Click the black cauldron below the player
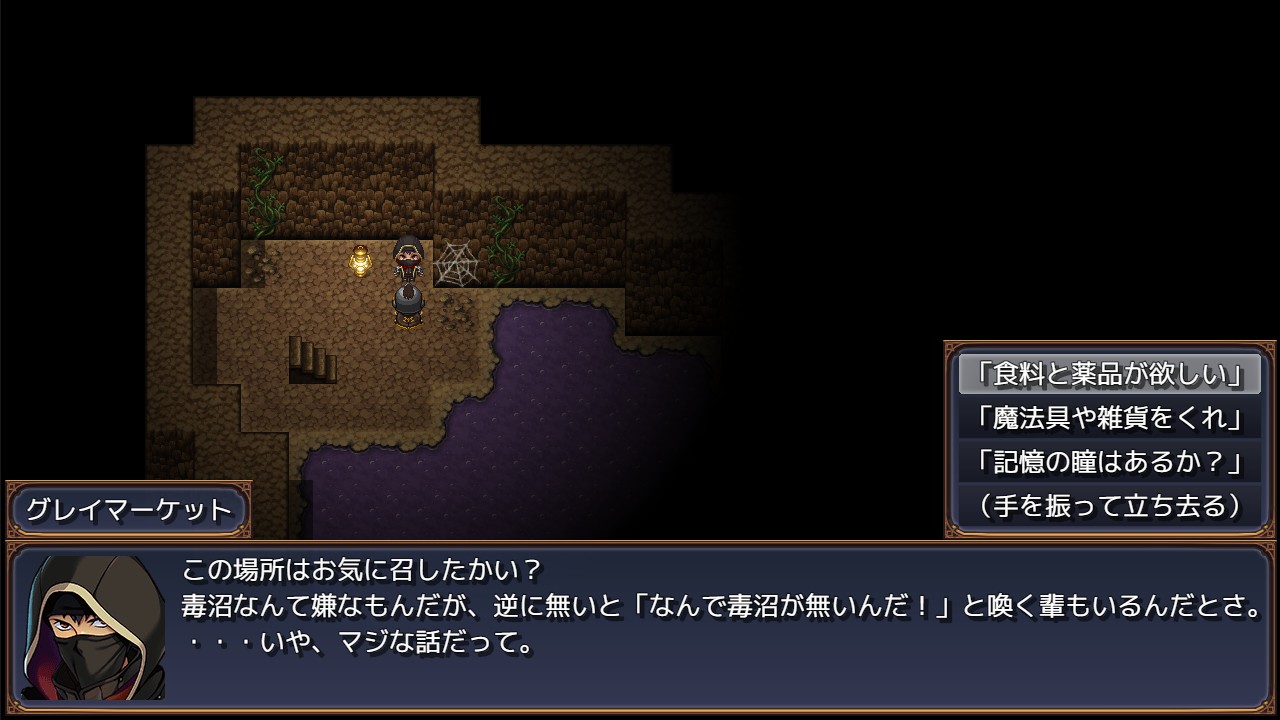Screen dimensions: 1280x720 point(408,305)
